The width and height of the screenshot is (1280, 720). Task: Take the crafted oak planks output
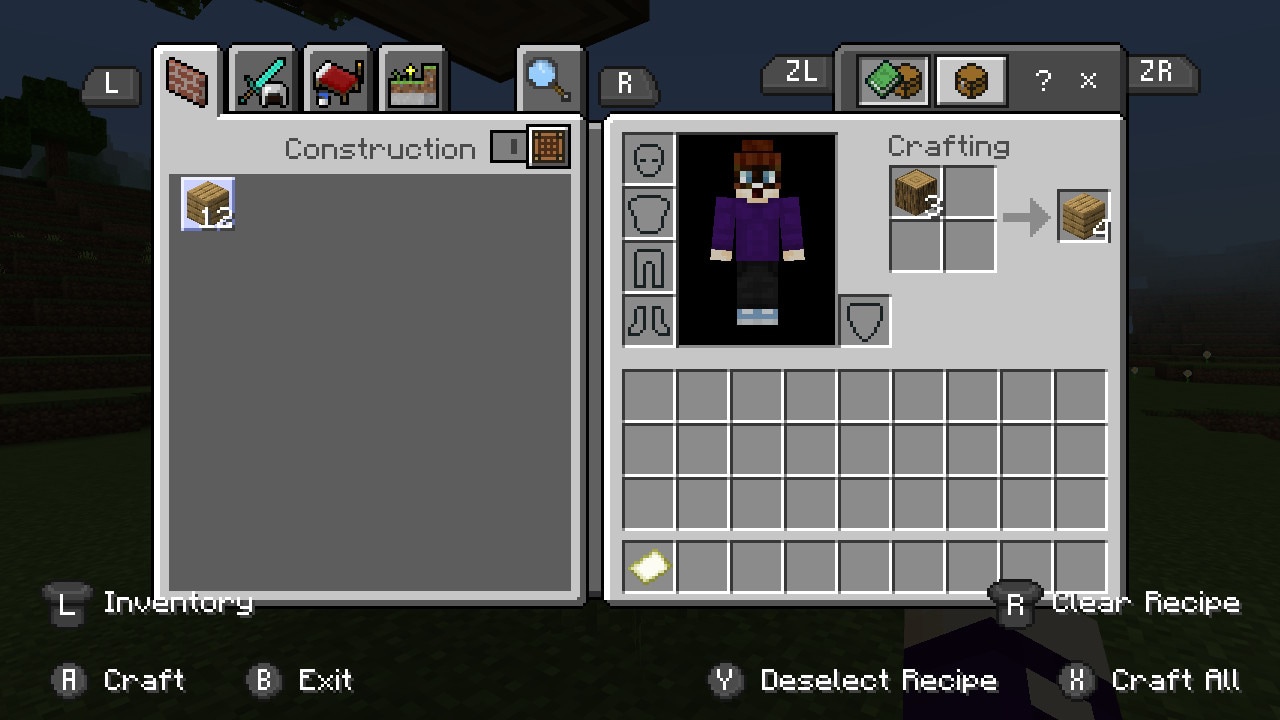[1084, 216]
